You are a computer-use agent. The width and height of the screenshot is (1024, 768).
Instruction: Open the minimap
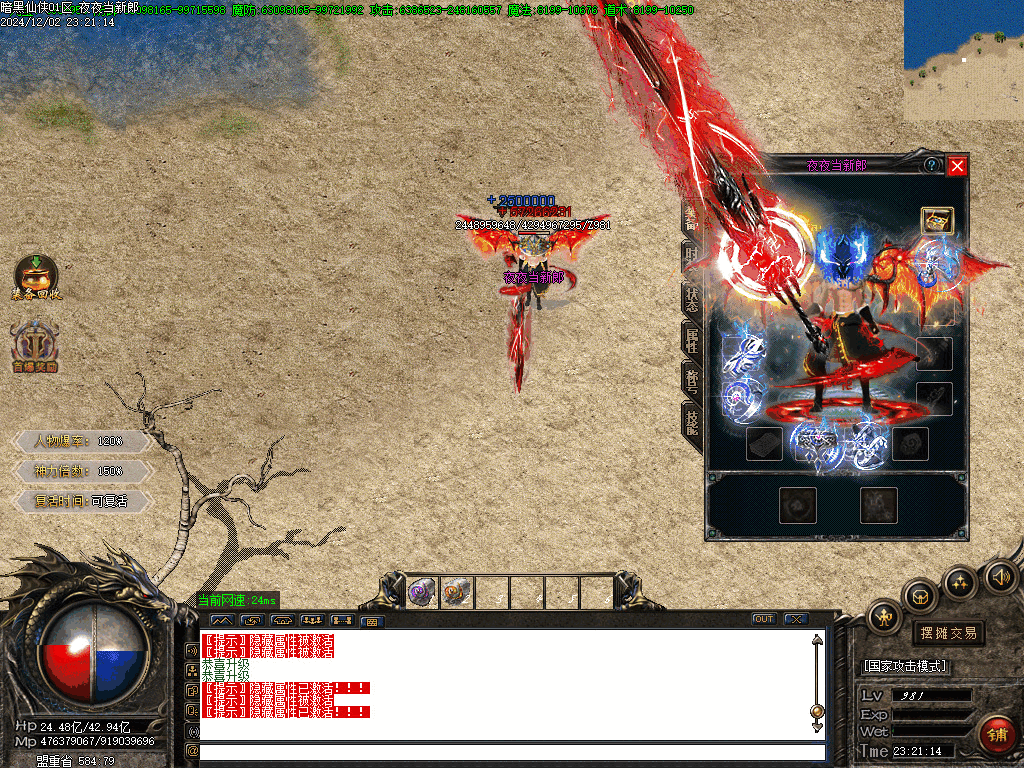[963, 60]
